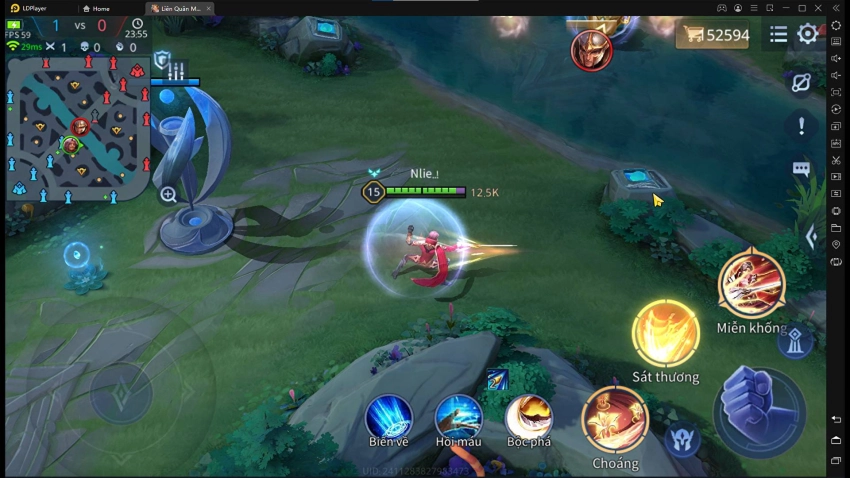Click the minimap
The image size is (850, 478).
(78, 127)
